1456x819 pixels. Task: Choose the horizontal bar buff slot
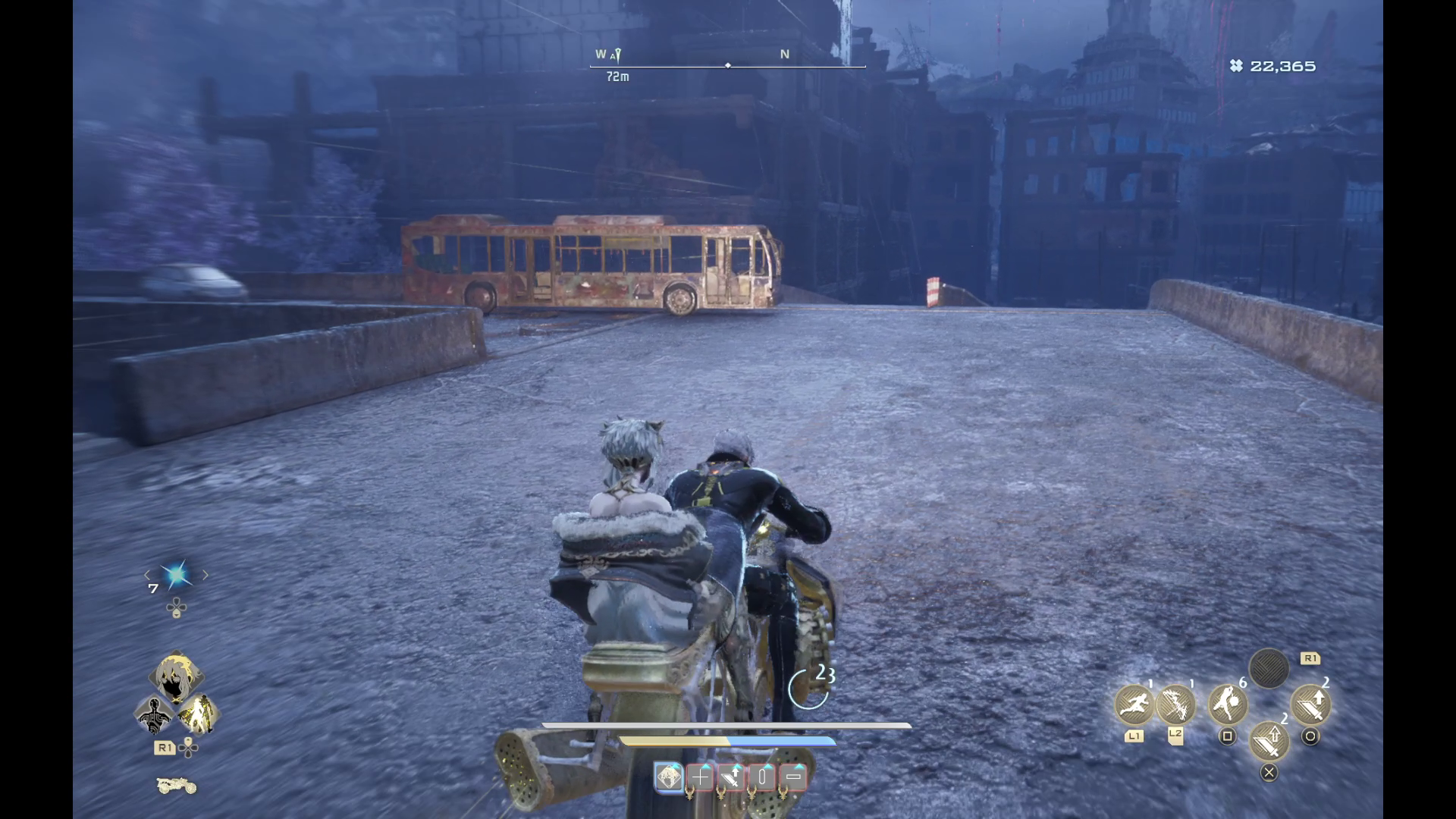tap(793, 777)
